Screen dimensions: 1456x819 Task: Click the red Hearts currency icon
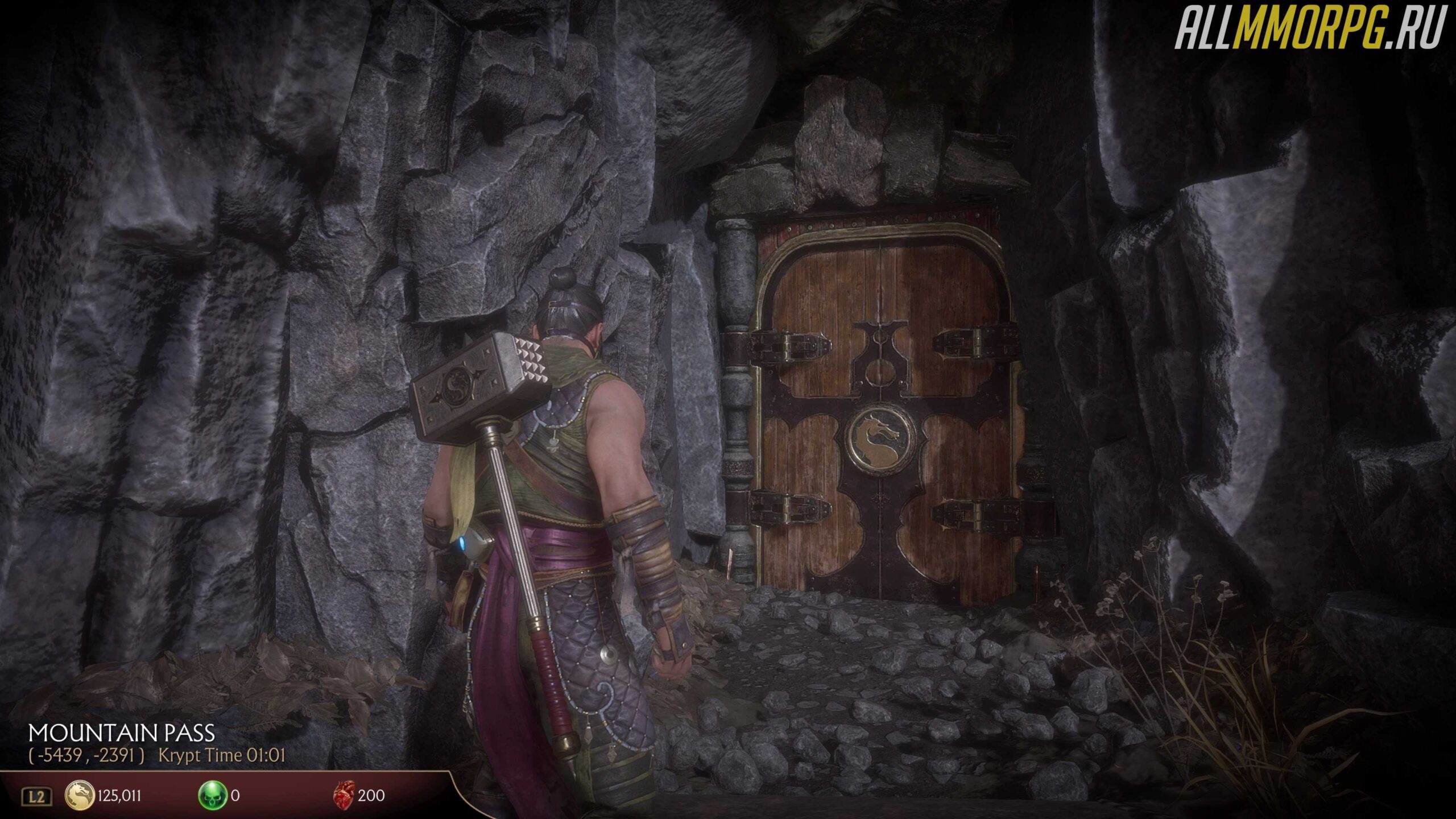pyautogui.click(x=344, y=795)
